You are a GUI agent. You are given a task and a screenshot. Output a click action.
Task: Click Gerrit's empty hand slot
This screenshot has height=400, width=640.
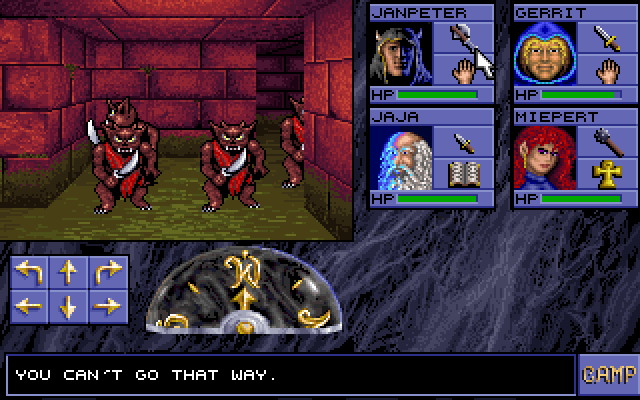click(606, 71)
